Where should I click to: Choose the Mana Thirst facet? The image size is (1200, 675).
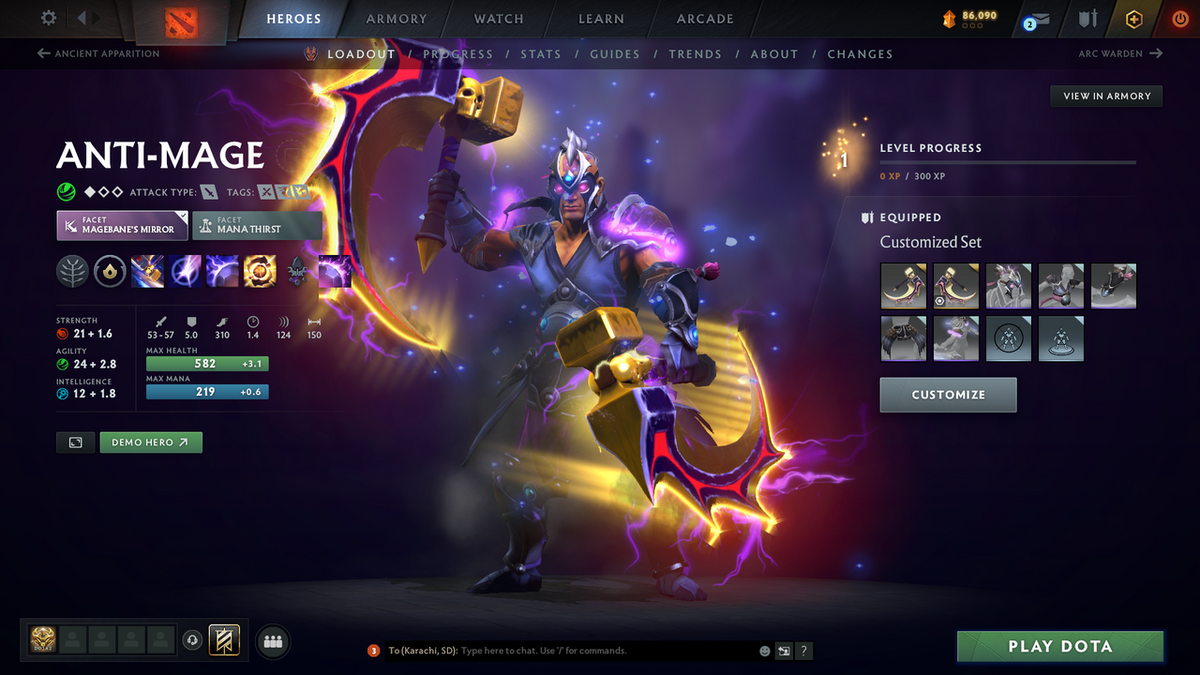257,225
